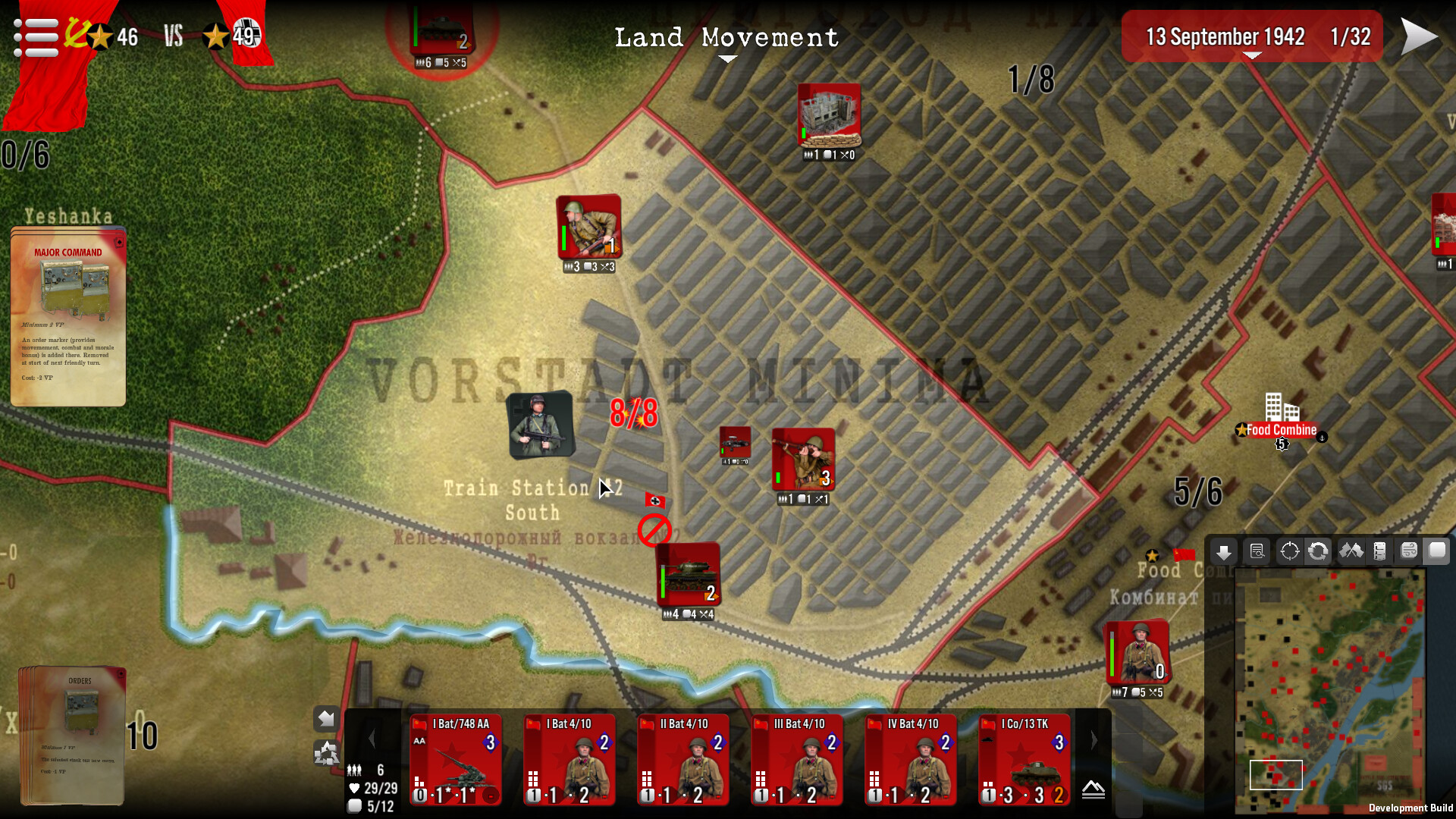Image resolution: width=1456 pixels, height=819 pixels.
Task: Open the hamburger menu top left
Action: point(34,36)
